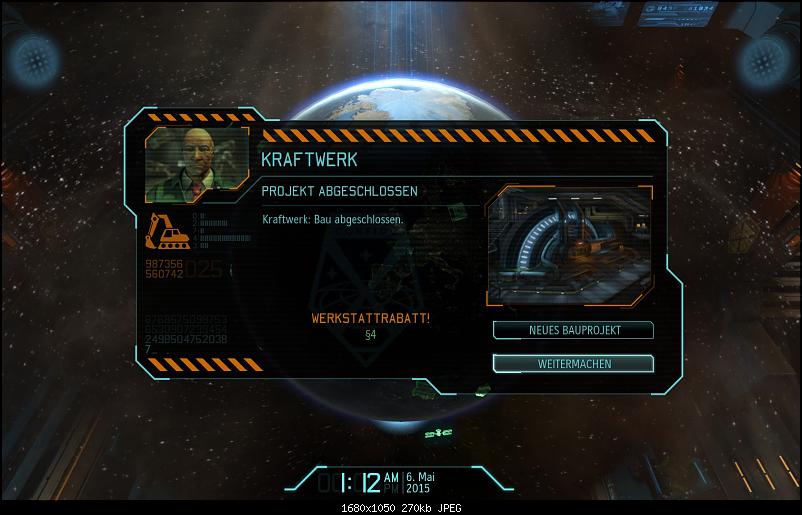Screen dimensions: 802x515
Task: Continue with the Weitermachen button
Action: click(x=573, y=363)
